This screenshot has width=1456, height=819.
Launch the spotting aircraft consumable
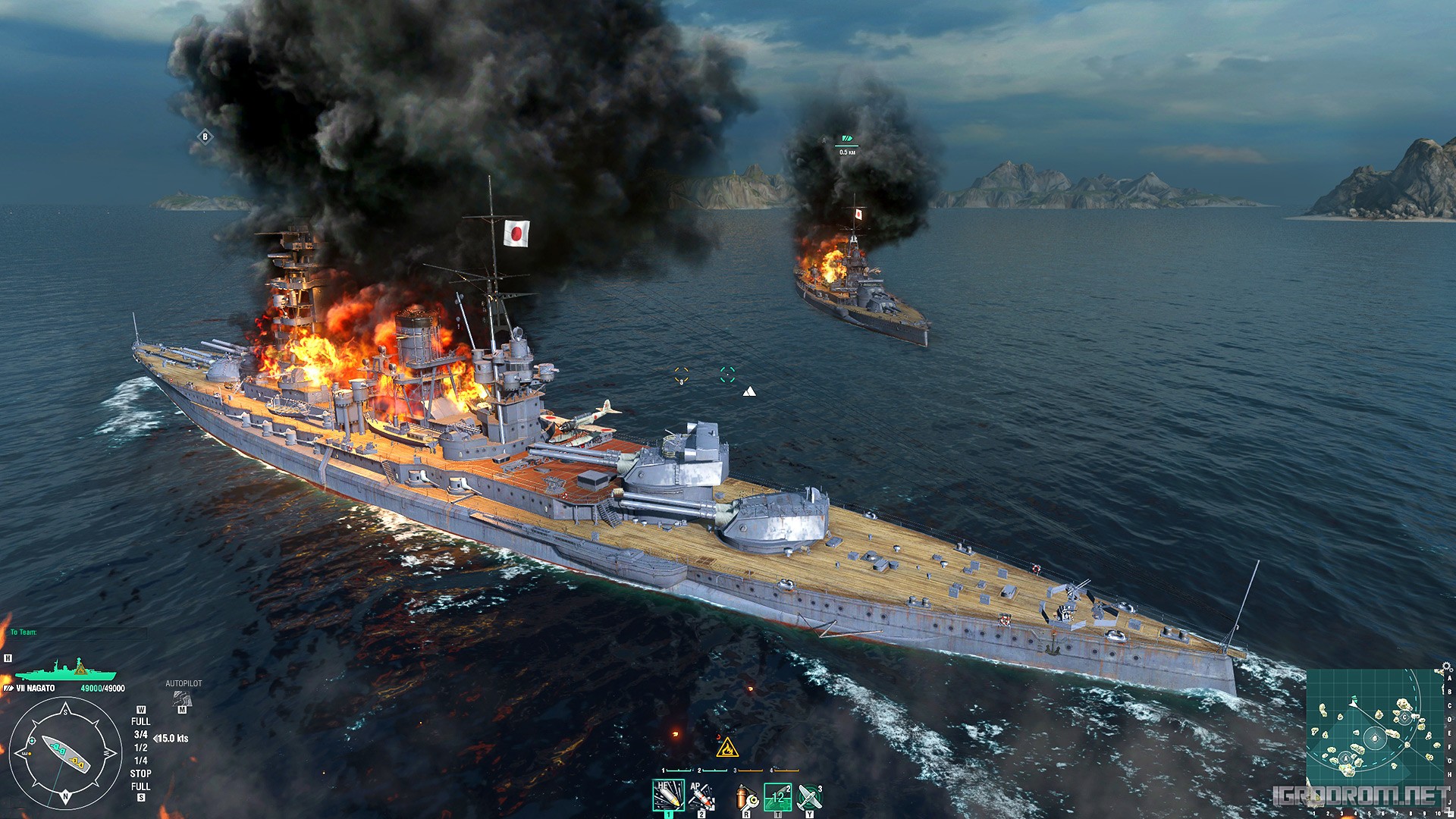[x=809, y=797]
